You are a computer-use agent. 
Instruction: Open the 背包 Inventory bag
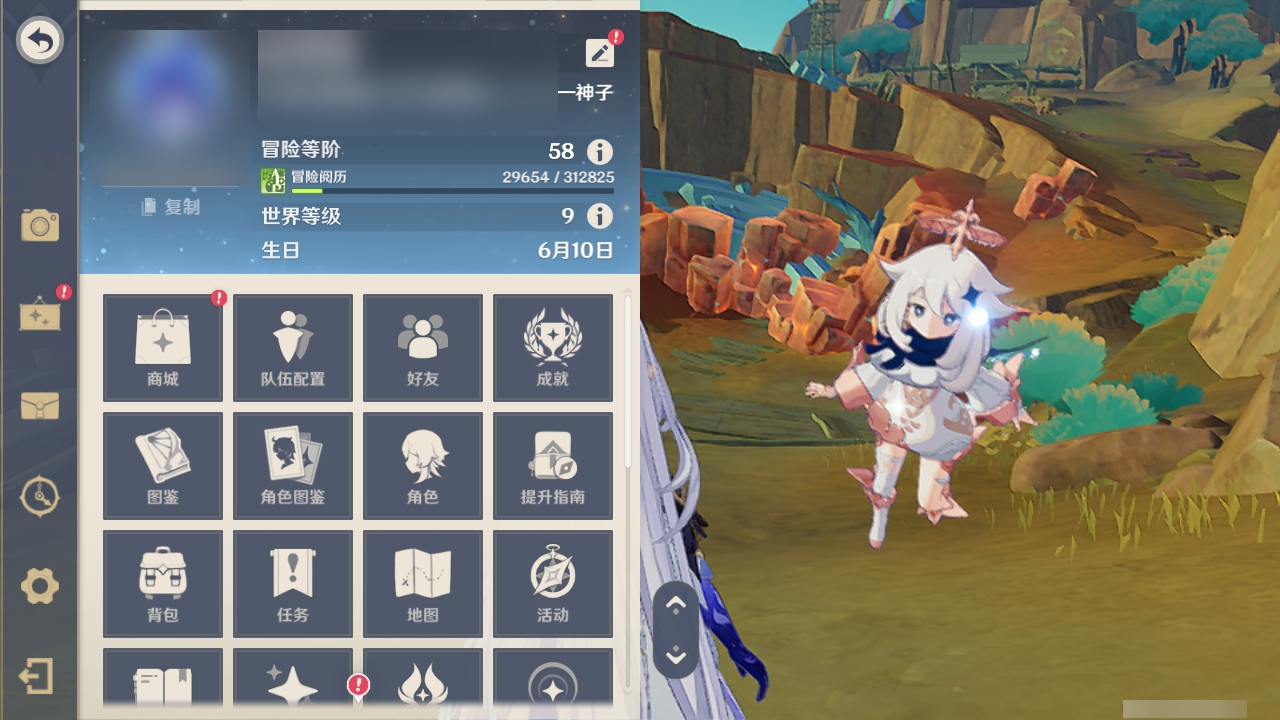tap(162, 583)
